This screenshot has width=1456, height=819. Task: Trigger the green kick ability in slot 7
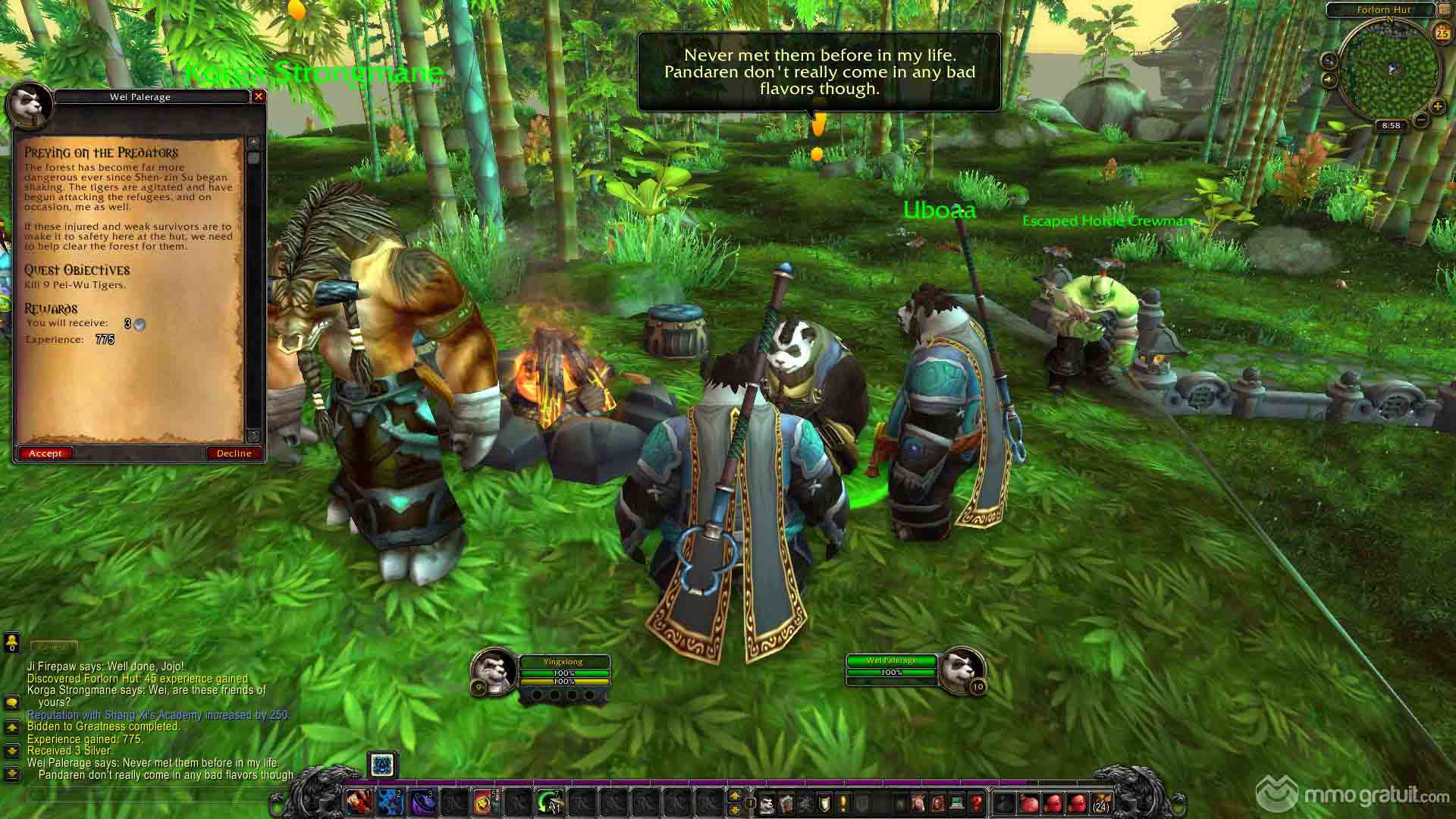click(549, 801)
